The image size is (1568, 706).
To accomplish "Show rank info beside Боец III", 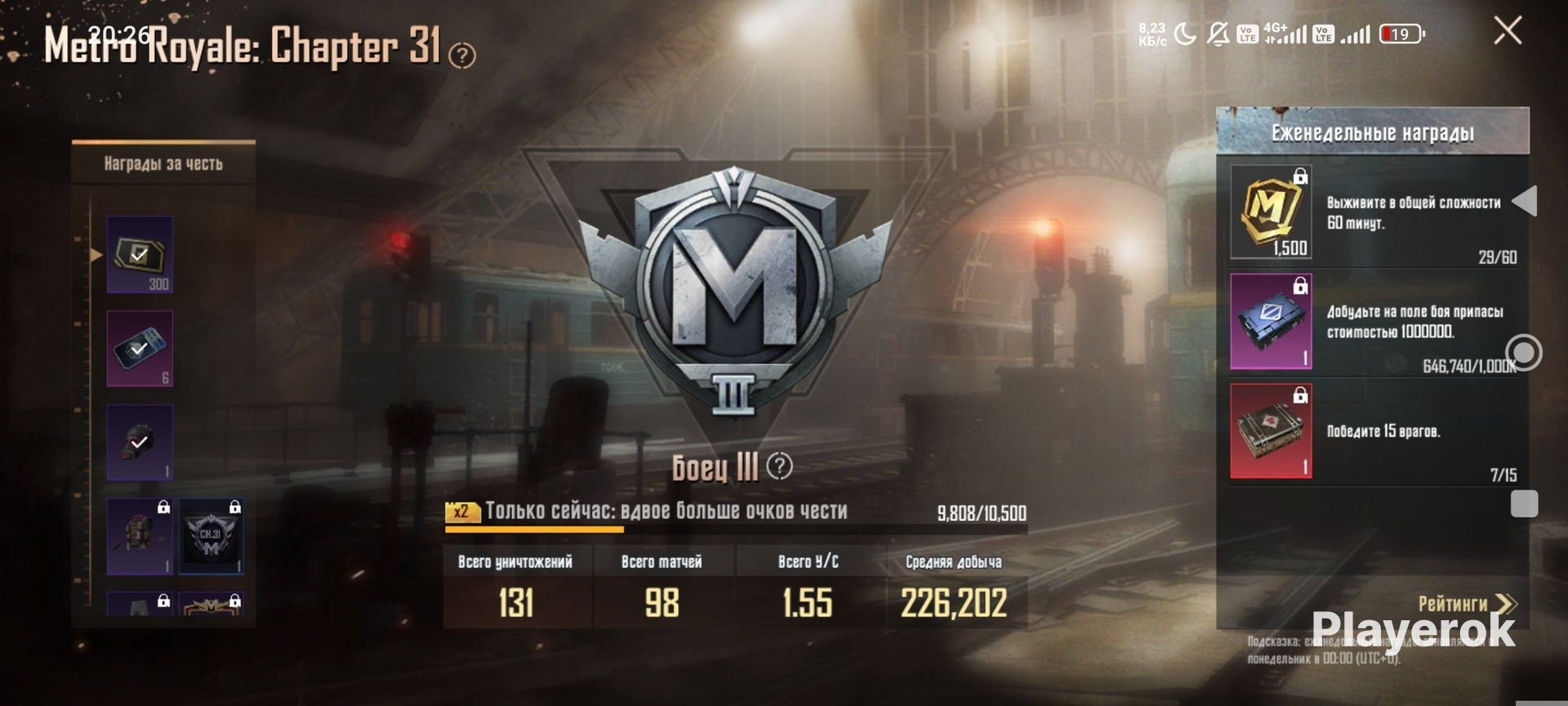I will [x=780, y=466].
